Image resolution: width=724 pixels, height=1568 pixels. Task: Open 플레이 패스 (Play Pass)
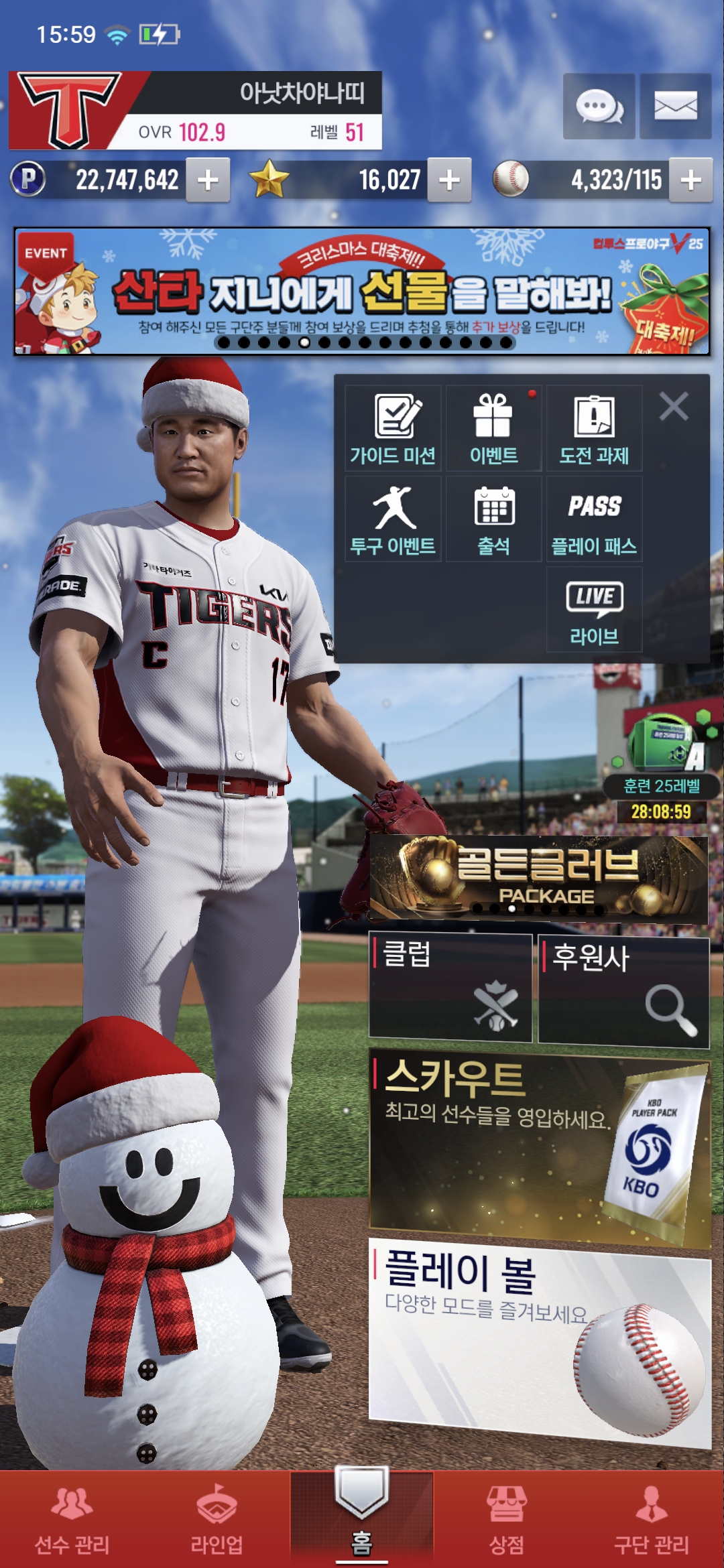coord(595,519)
